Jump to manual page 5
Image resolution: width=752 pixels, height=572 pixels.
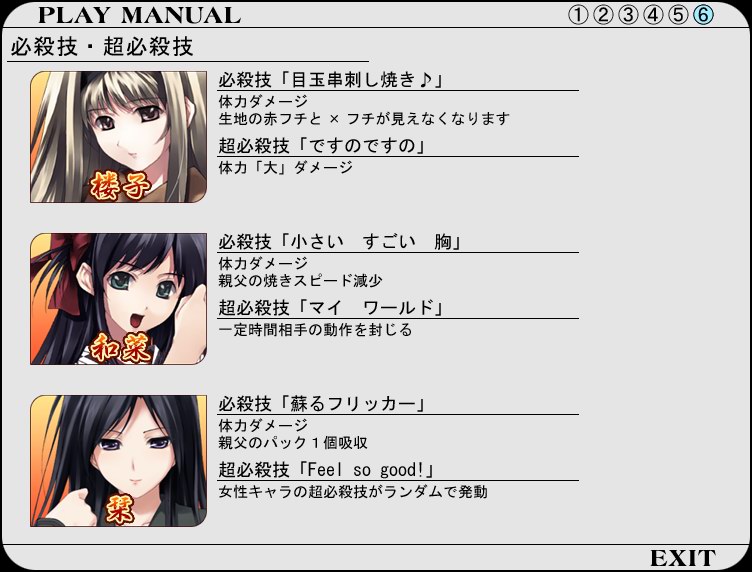click(x=678, y=15)
